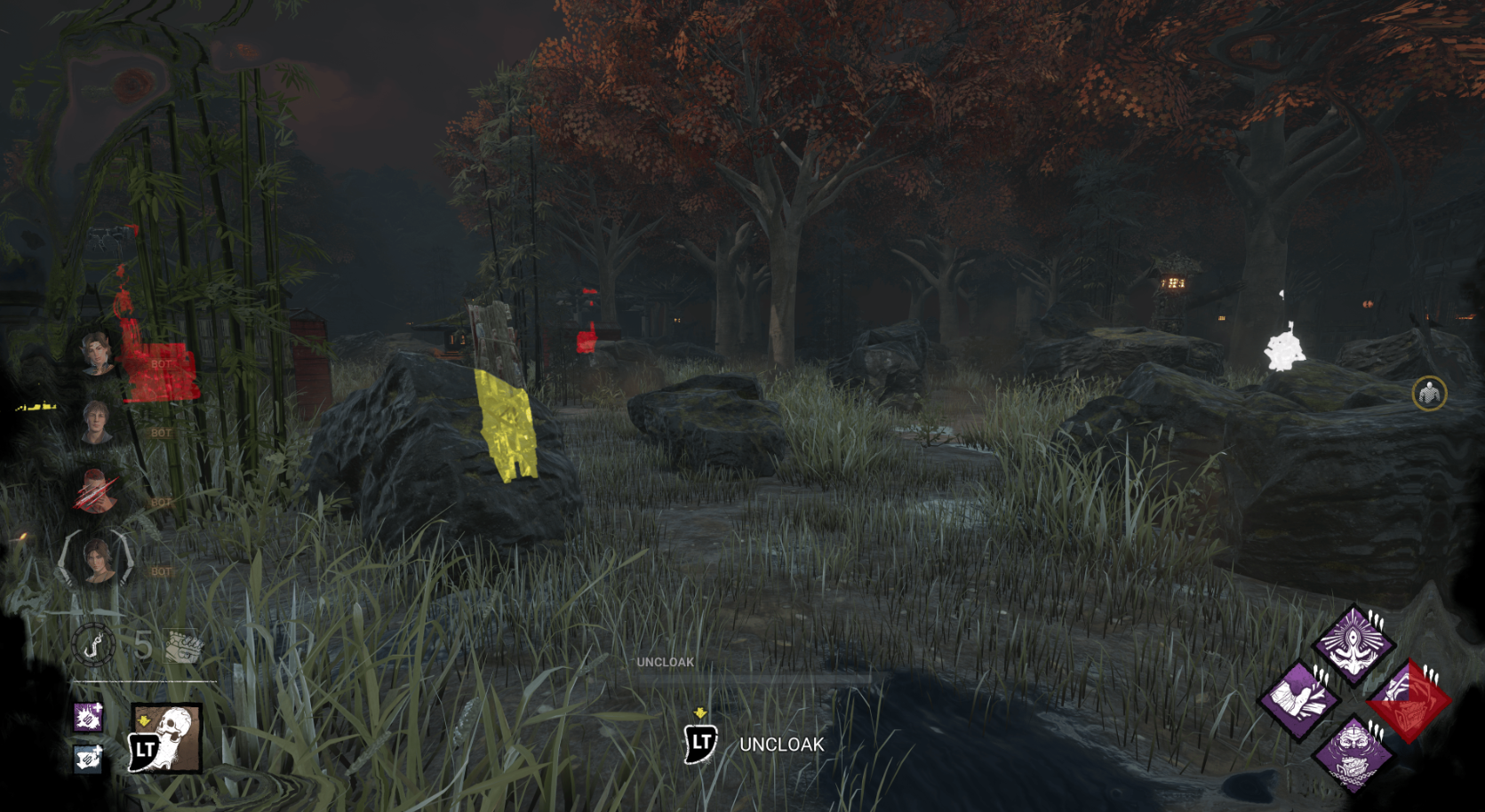Viewport: 1485px width, 812px height.
Task: Click the red activated Hex perk icon
Action: point(1410,700)
